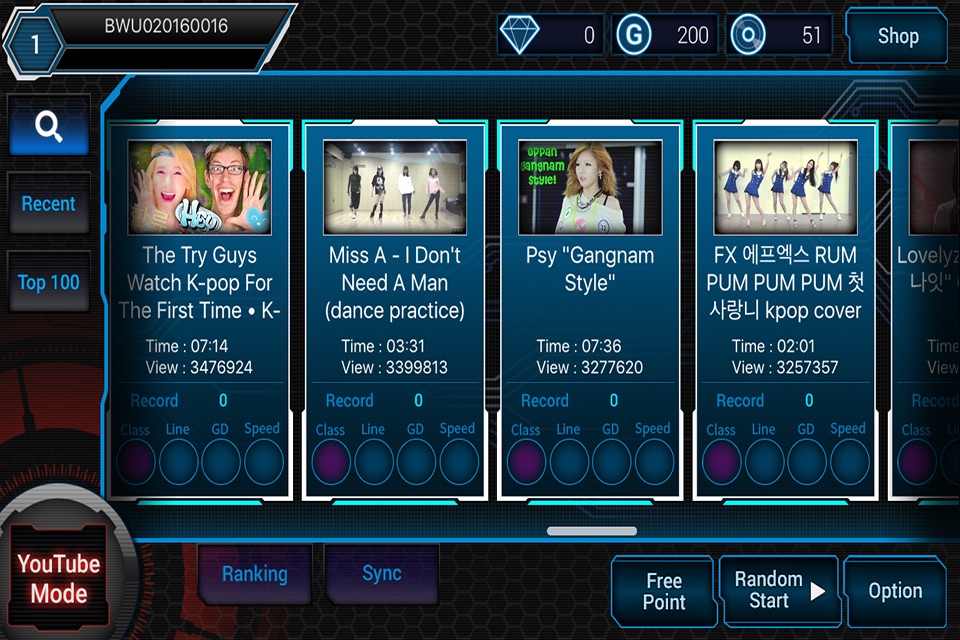Tap the G gold currency icon
The width and height of the screenshot is (960, 640).
(x=633, y=36)
